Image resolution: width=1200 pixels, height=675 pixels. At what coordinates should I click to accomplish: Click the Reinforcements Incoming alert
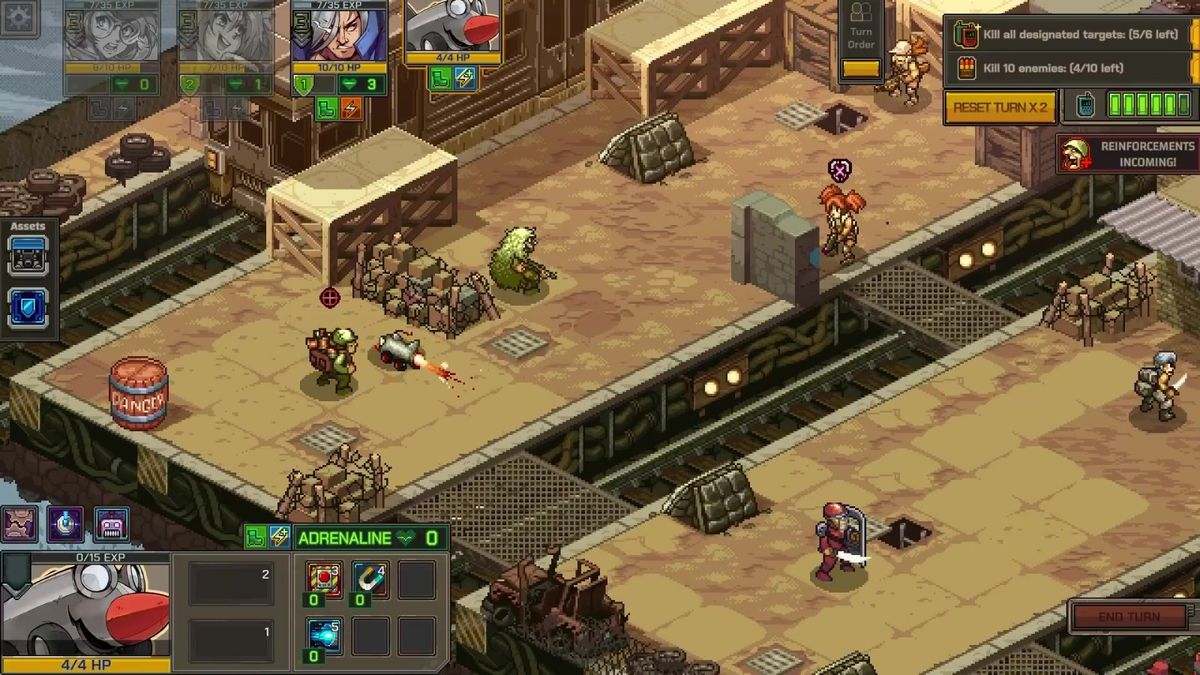pos(1128,154)
